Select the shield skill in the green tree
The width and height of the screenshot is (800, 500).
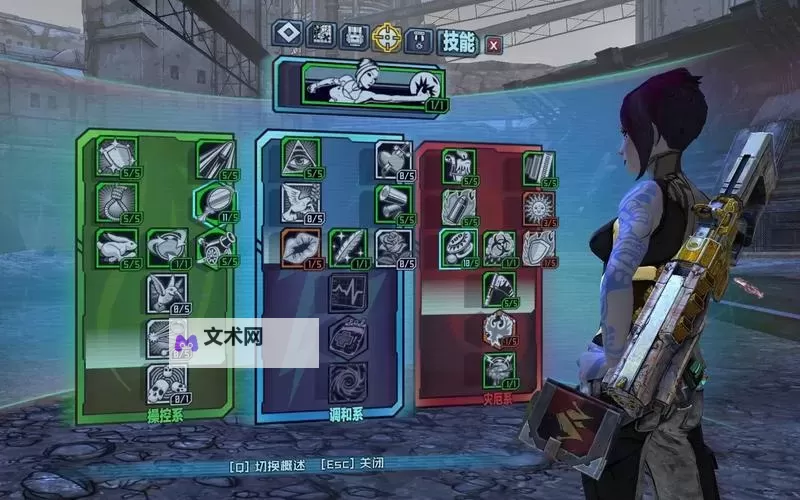[114, 157]
